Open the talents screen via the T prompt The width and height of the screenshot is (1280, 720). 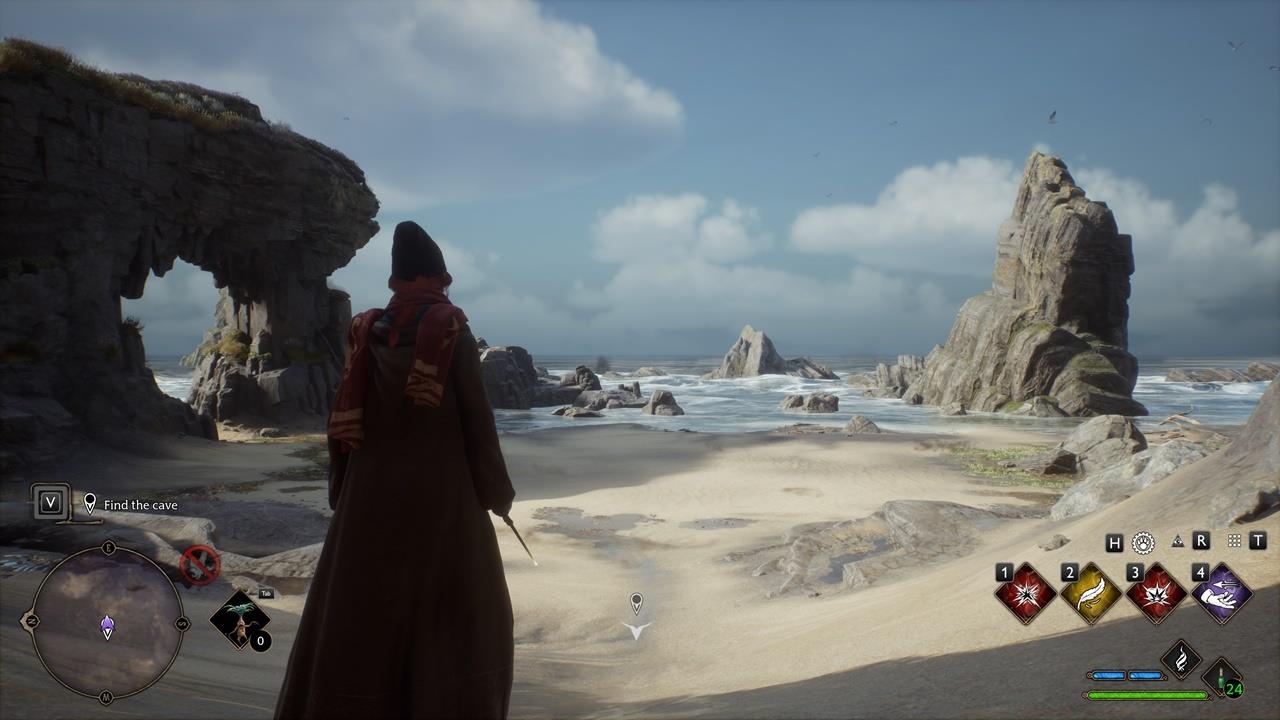(1259, 540)
